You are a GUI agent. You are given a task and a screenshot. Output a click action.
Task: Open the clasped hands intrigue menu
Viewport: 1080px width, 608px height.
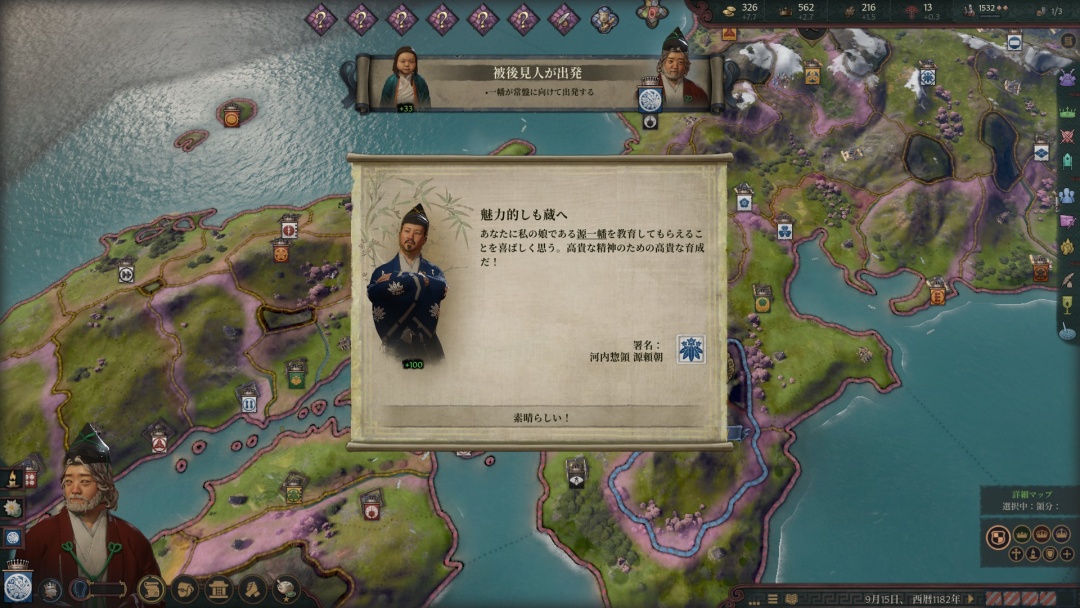click(x=253, y=589)
